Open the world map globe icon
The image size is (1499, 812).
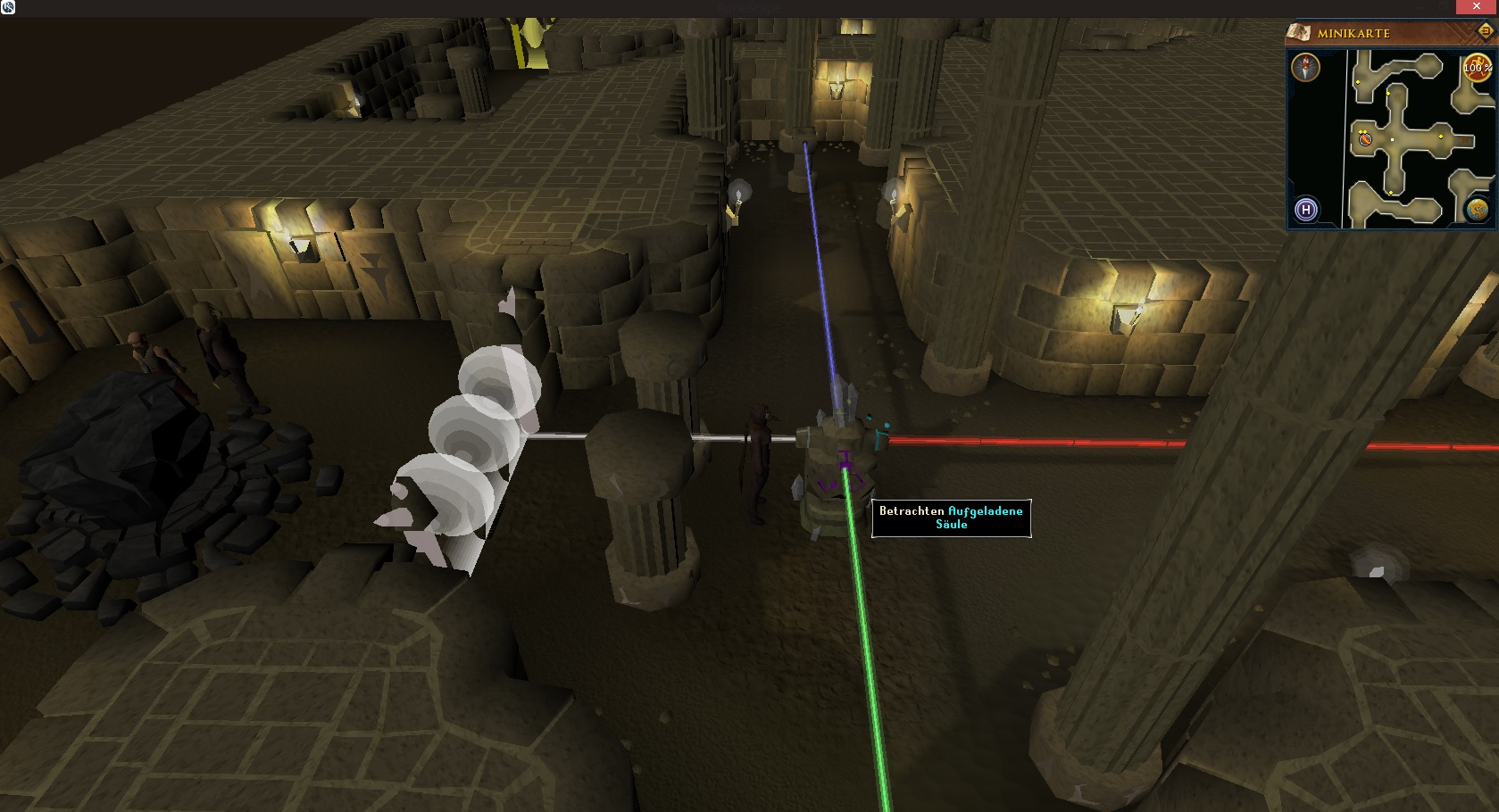point(1477,210)
